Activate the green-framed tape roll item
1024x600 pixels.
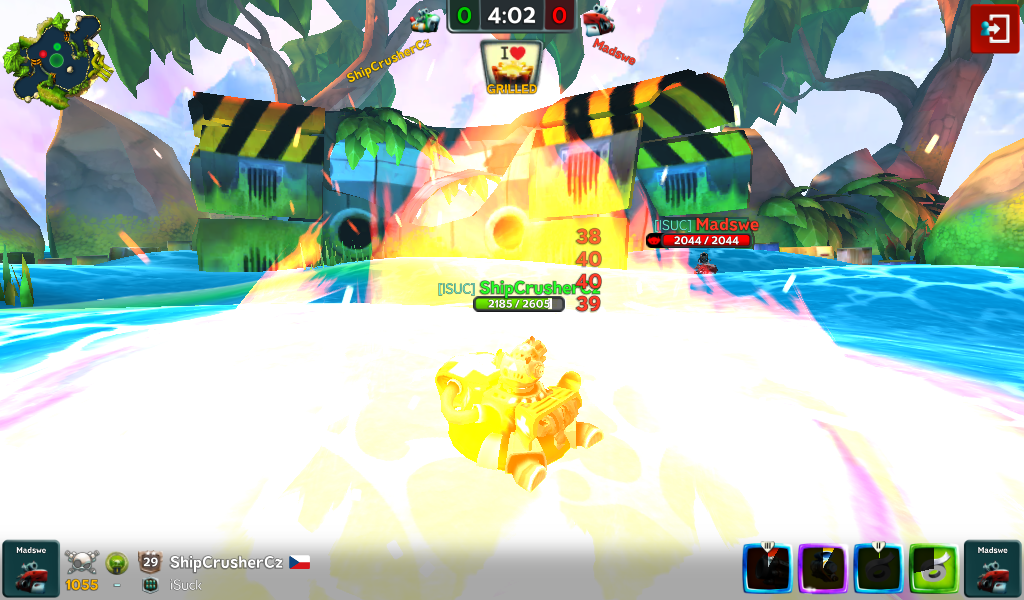click(933, 568)
